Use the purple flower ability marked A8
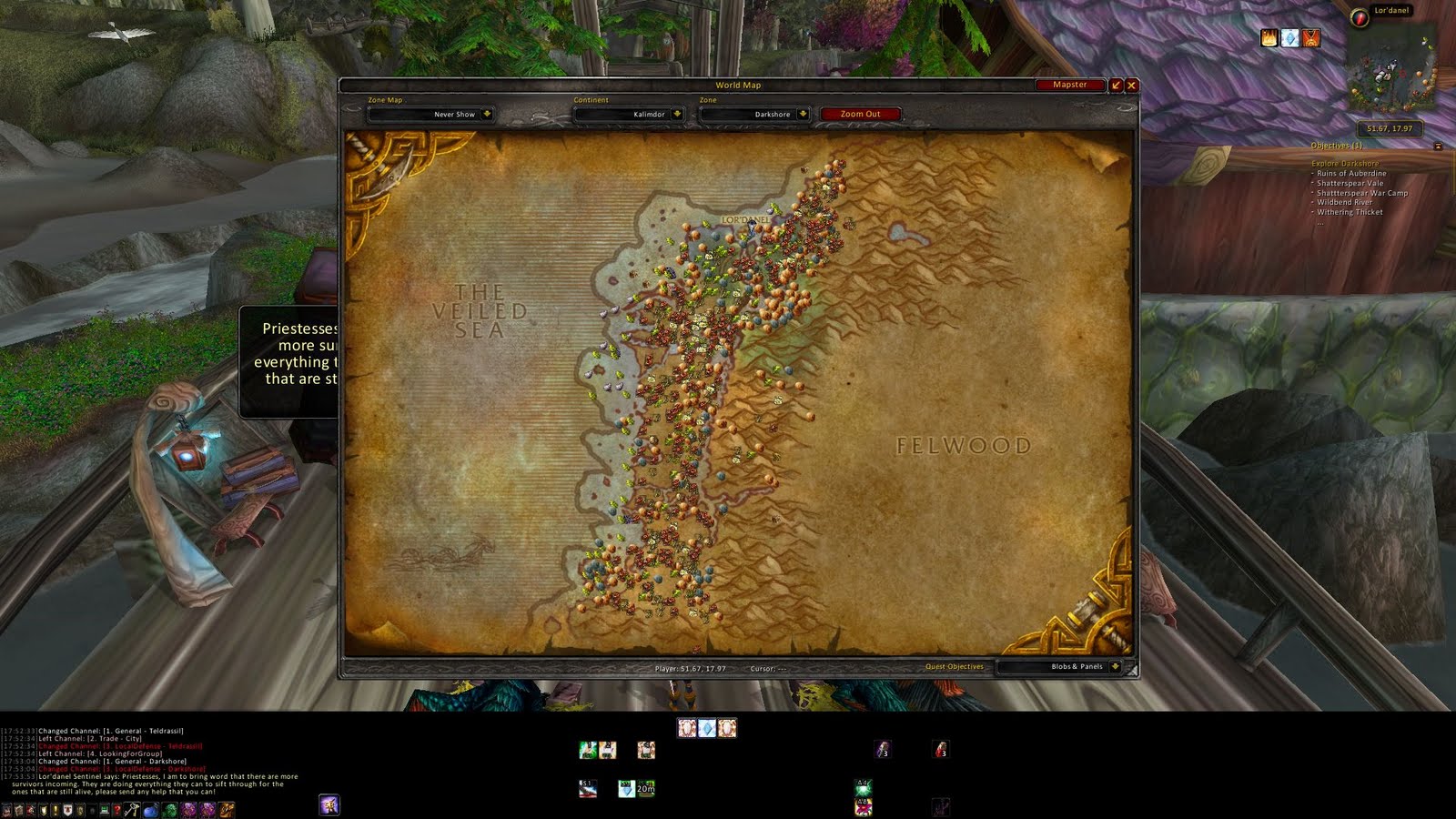The height and width of the screenshot is (819, 1456). coord(863,806)
